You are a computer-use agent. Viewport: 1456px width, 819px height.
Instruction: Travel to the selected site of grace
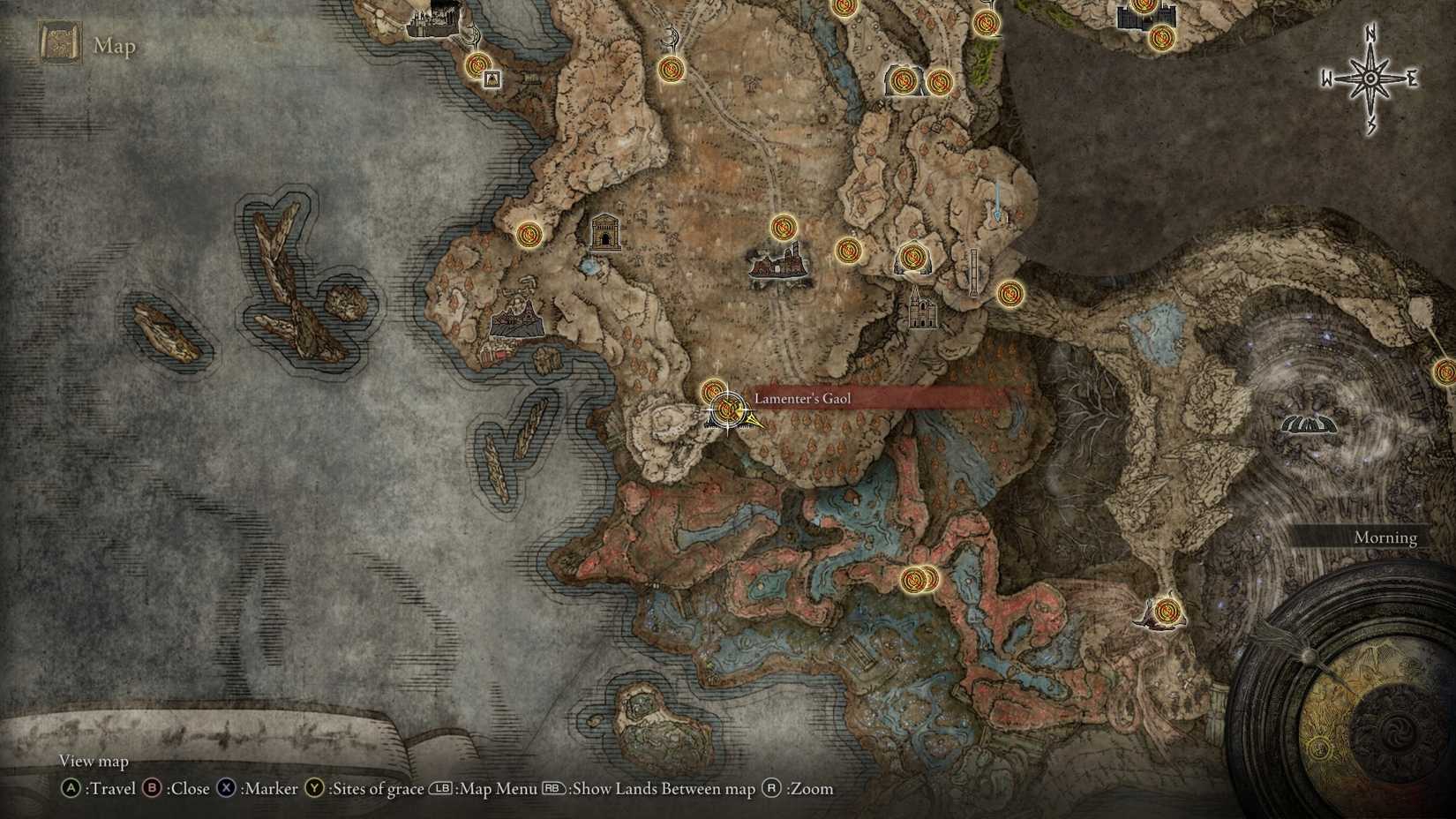pyautogui.click(x=72, y=789)
